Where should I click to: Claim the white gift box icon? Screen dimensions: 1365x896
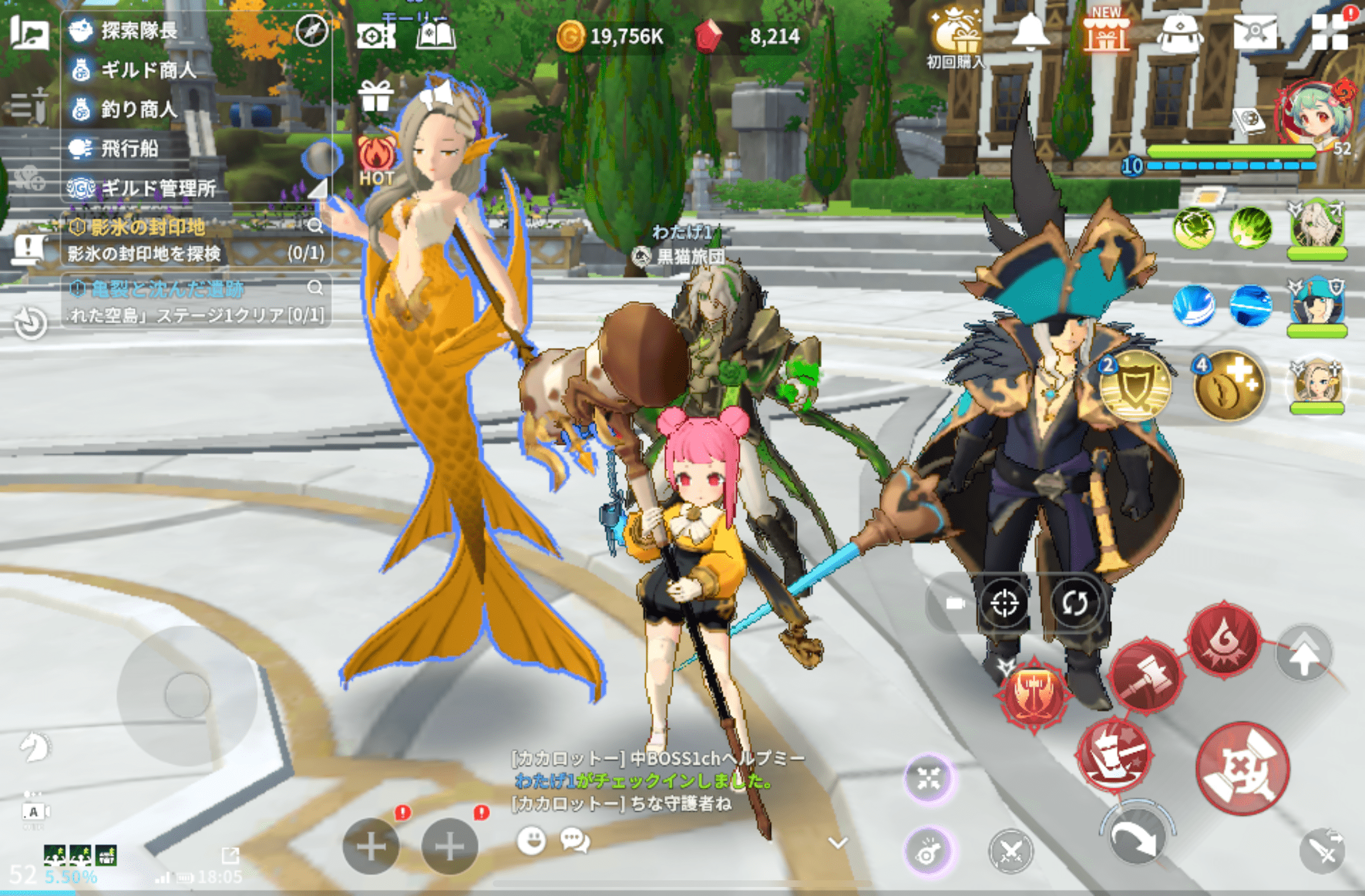point(375,96)
